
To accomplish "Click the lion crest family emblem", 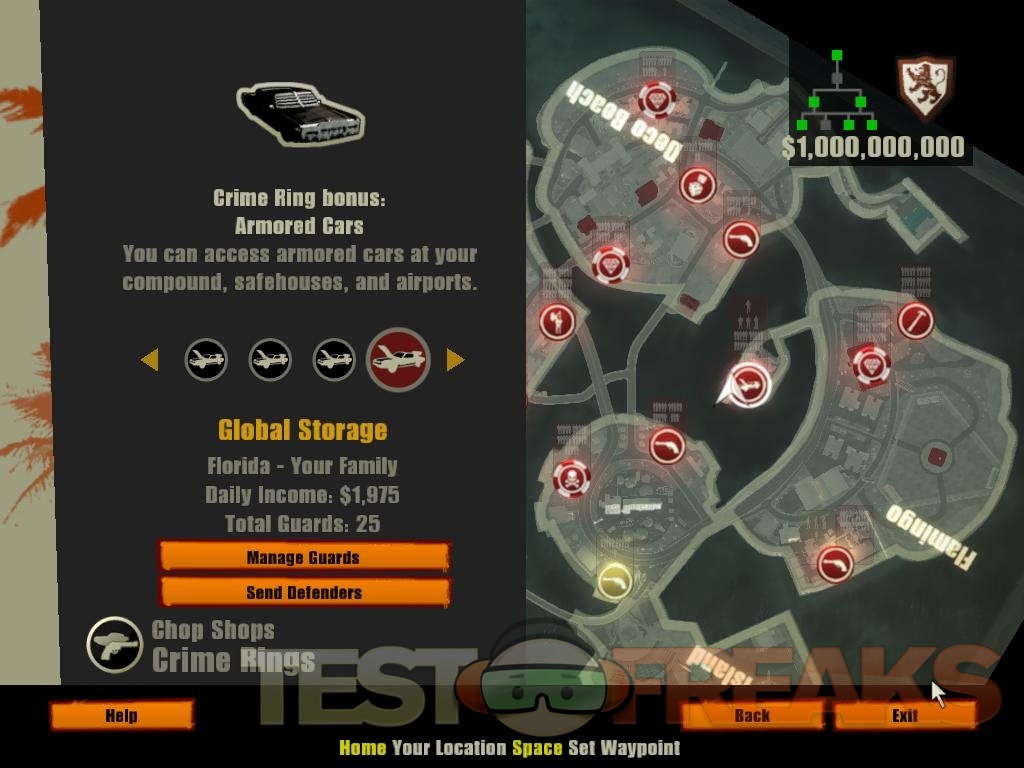I will coord(923,86).
